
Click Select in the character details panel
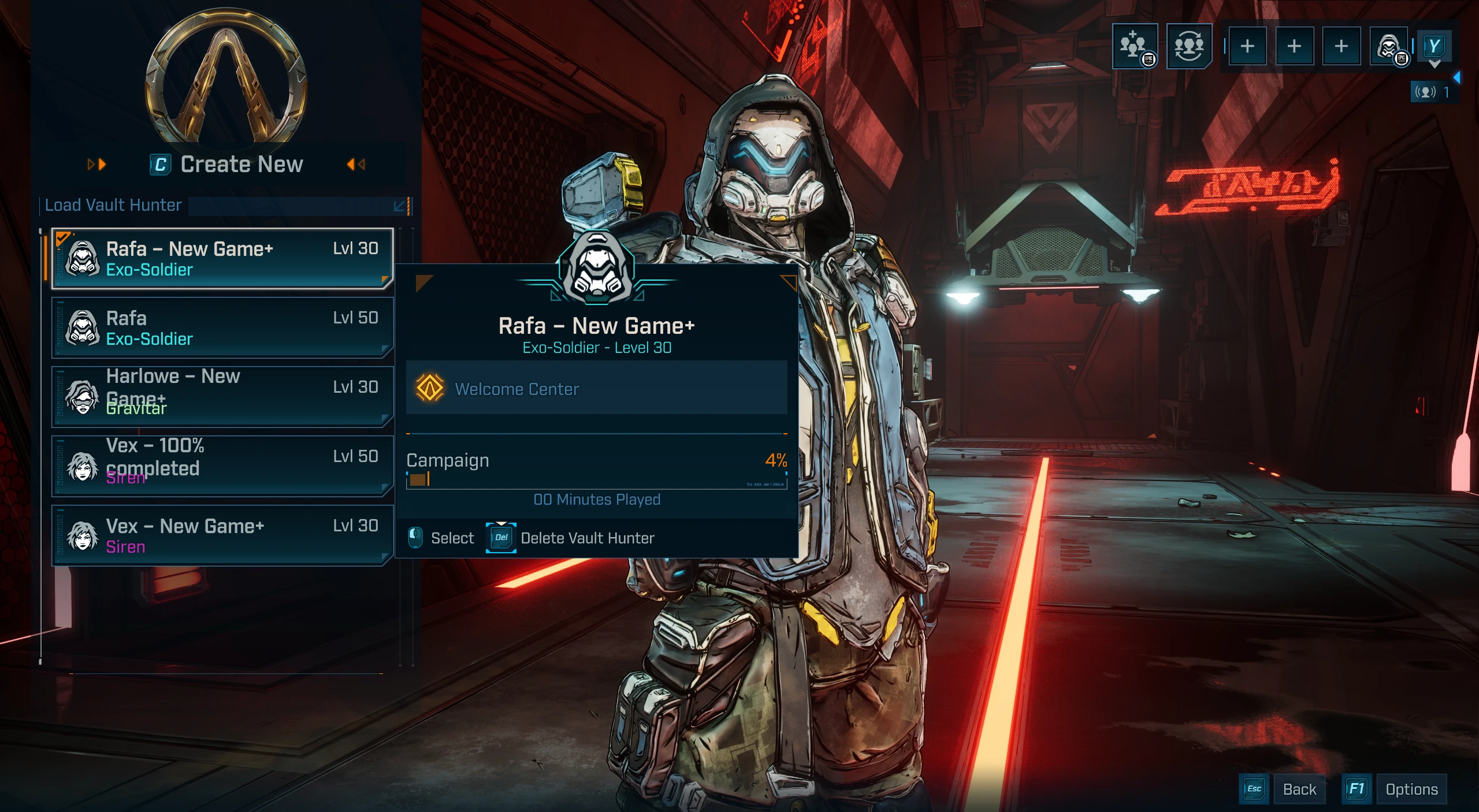tap(441, 538)
